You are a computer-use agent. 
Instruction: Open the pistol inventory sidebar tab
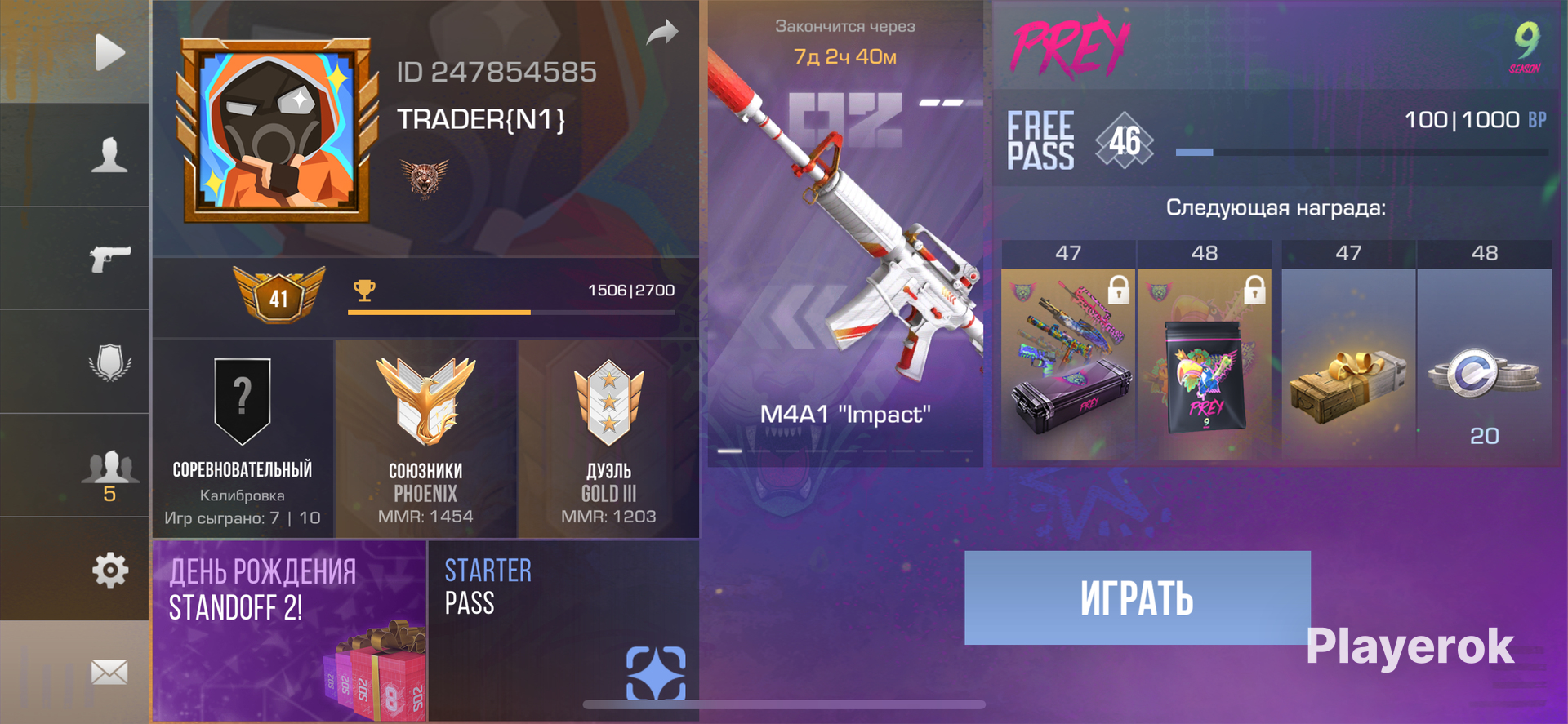pos(109,259)
